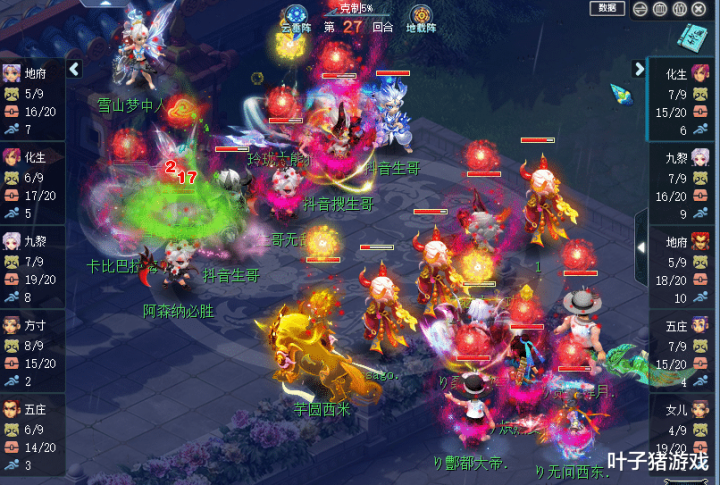Open the 数据 data panel
Screen dimensions: 720x485
tap(606, 9)
